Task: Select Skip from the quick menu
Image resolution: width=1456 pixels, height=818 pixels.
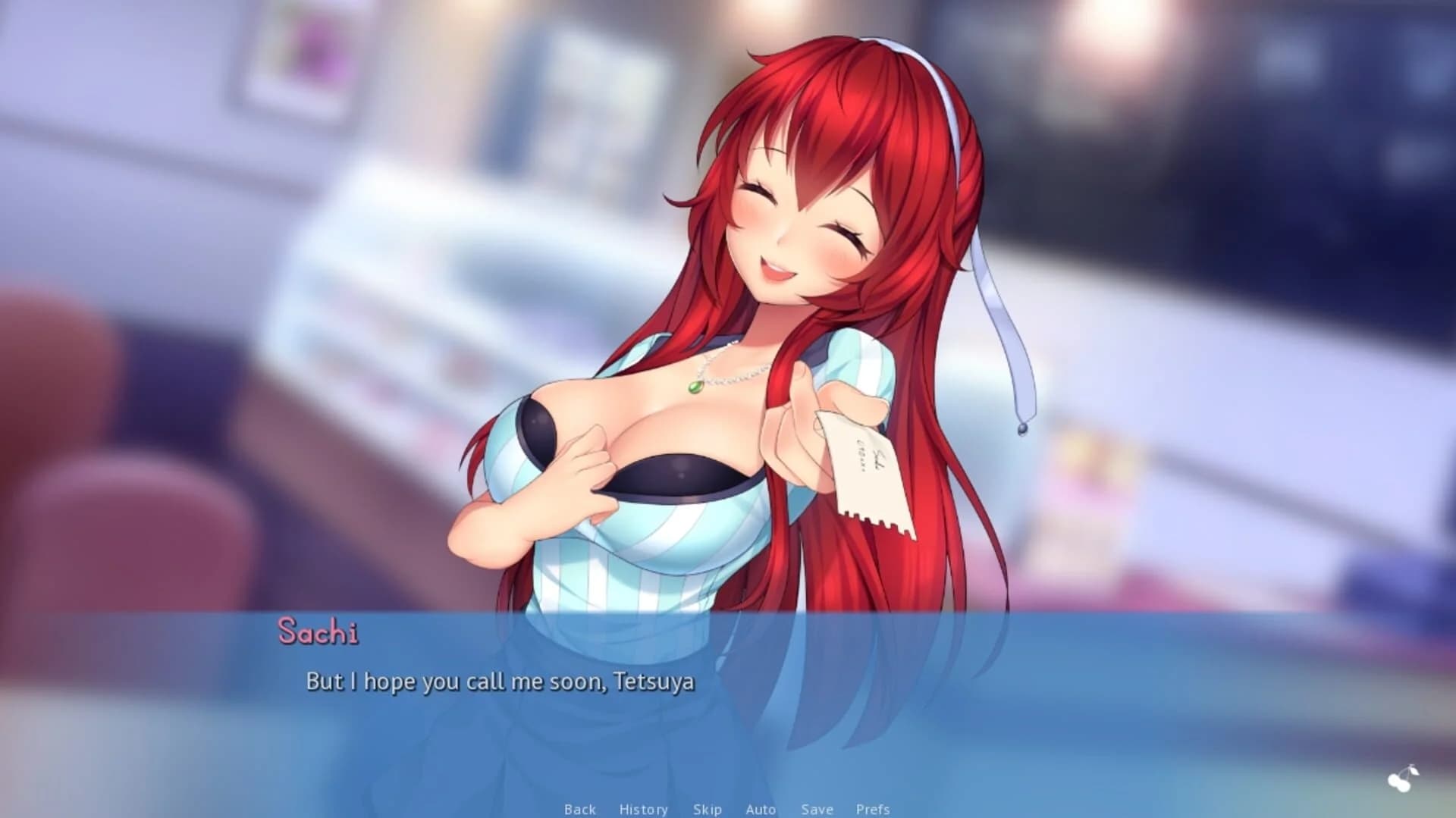Action: [707, 808]
